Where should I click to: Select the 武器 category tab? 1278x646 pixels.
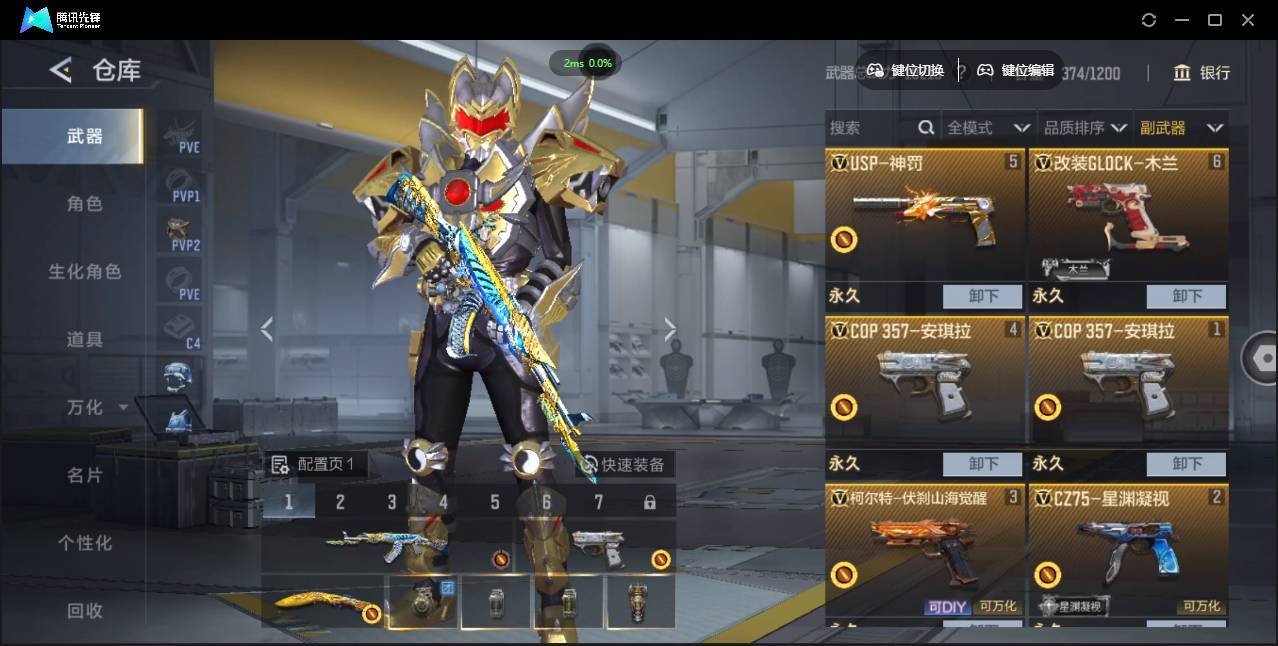(x=84, y=136)
